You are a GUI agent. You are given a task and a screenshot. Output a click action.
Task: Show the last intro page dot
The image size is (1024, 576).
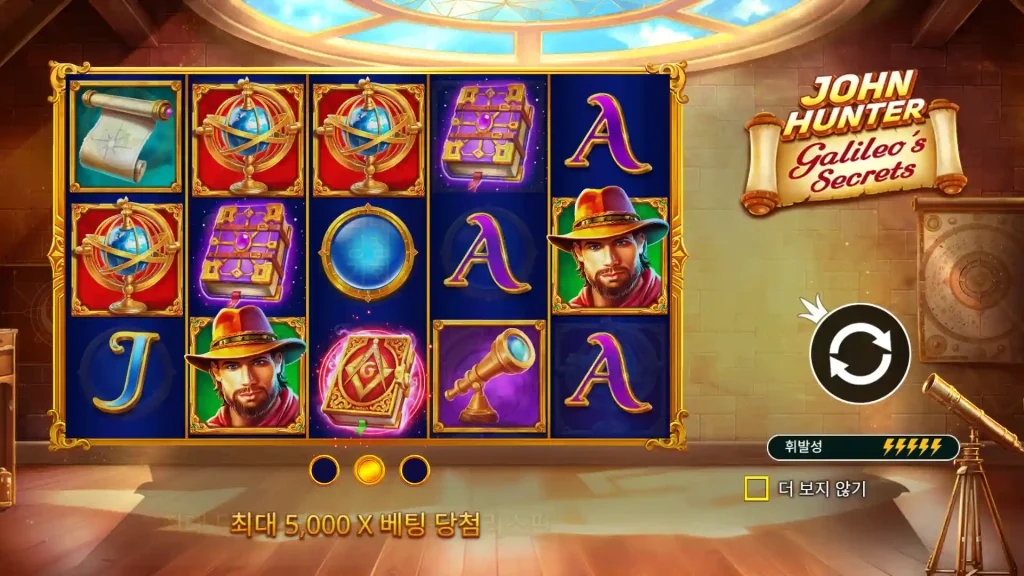coord(415,468)
